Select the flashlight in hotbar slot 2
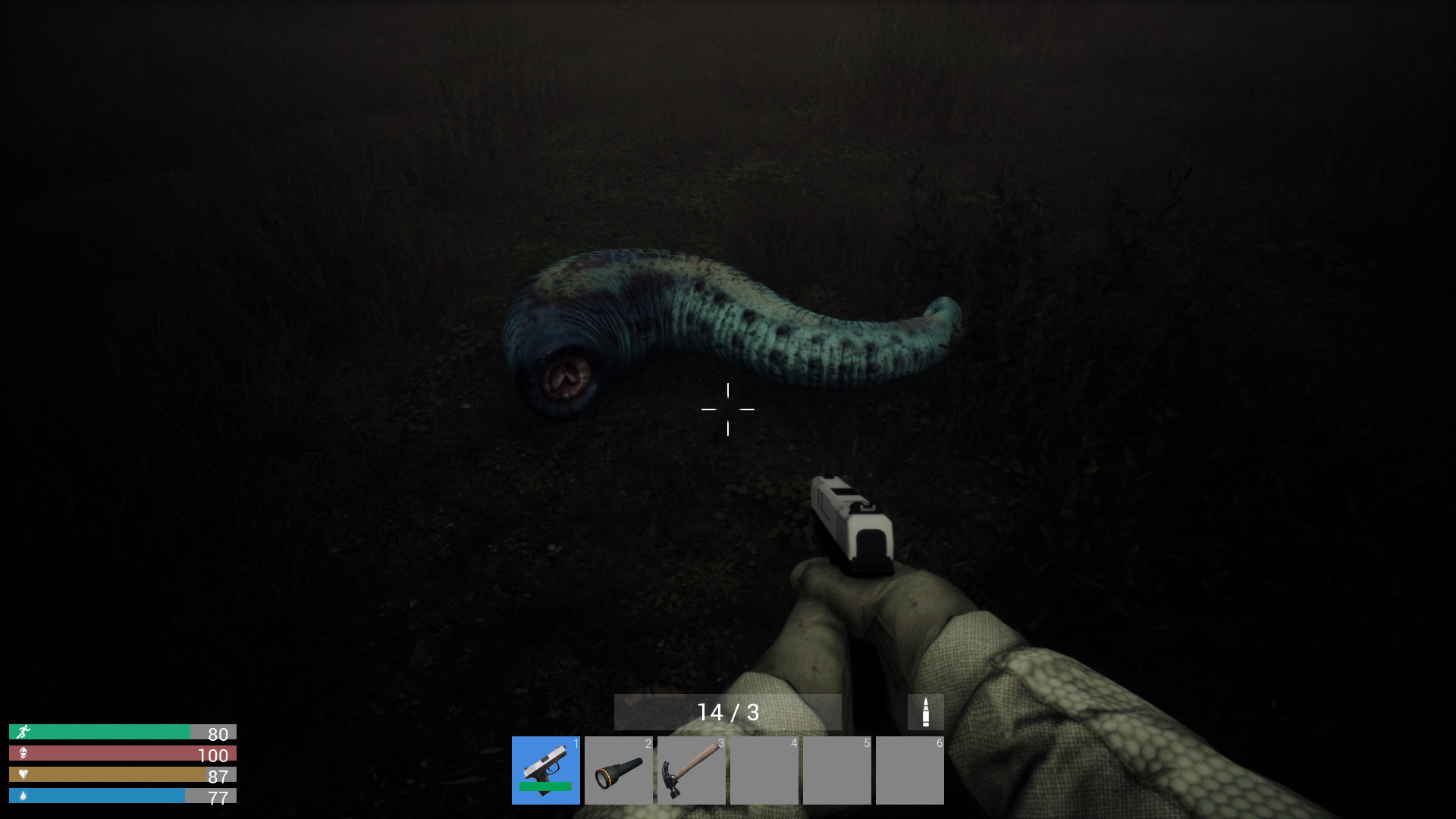The width and height of the screenshot is (1456, 819). [x=619, y=770]
